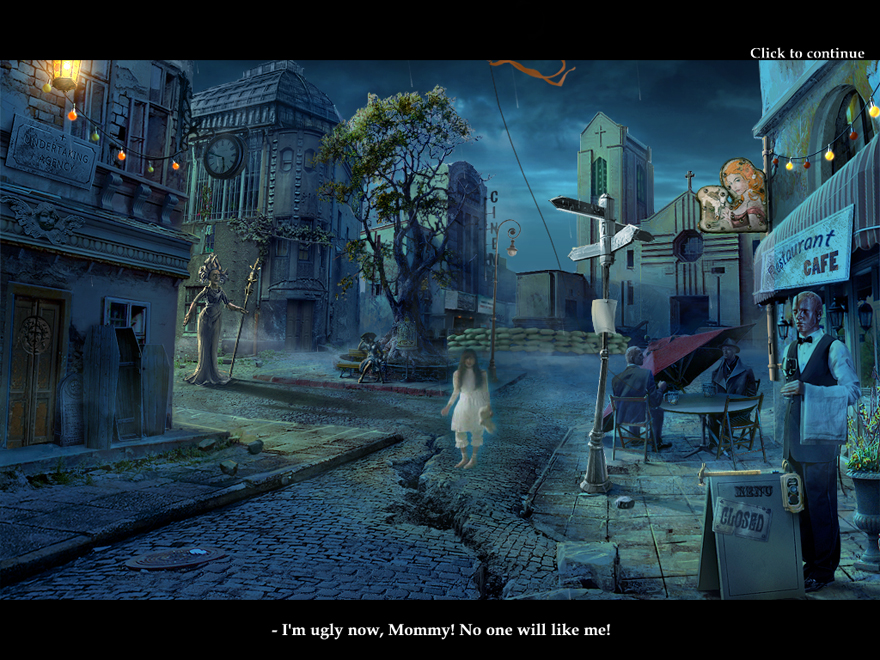Click the 'Click to continue' prompt

[x=807, y=53]
